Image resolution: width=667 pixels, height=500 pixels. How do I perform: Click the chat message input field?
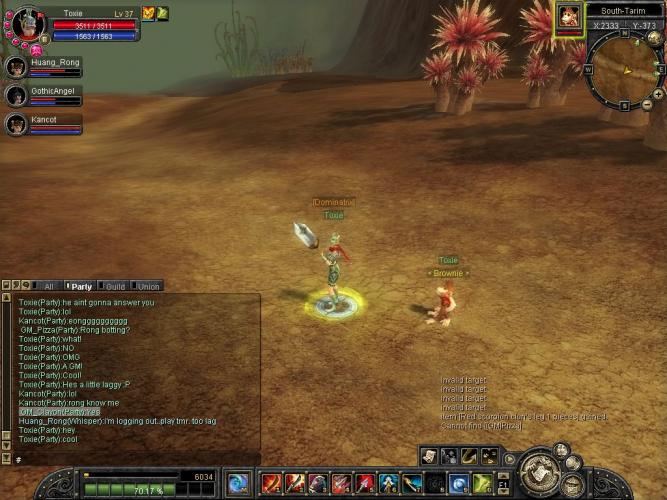130,459
